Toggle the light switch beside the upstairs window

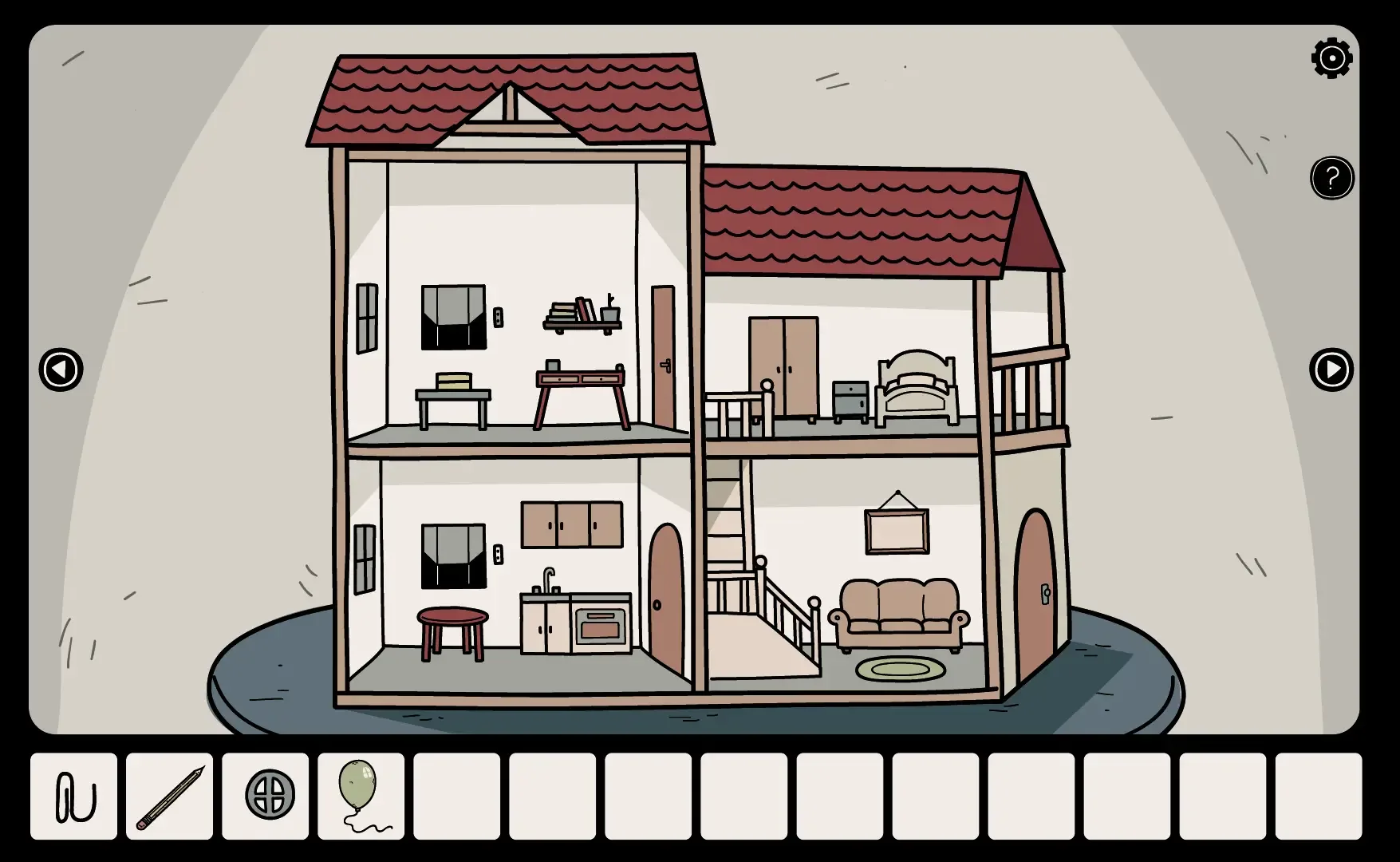click(x=499, y=317)
